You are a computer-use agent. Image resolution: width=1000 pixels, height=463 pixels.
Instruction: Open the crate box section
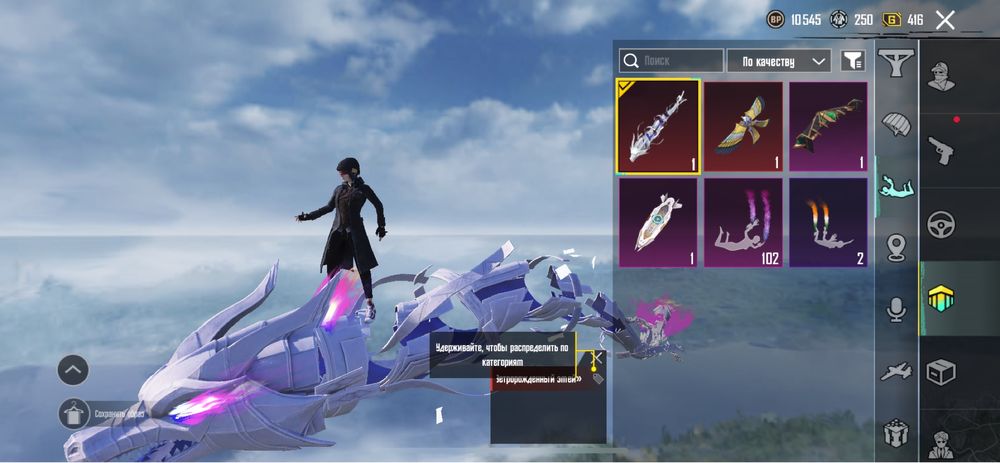[941, 372]
